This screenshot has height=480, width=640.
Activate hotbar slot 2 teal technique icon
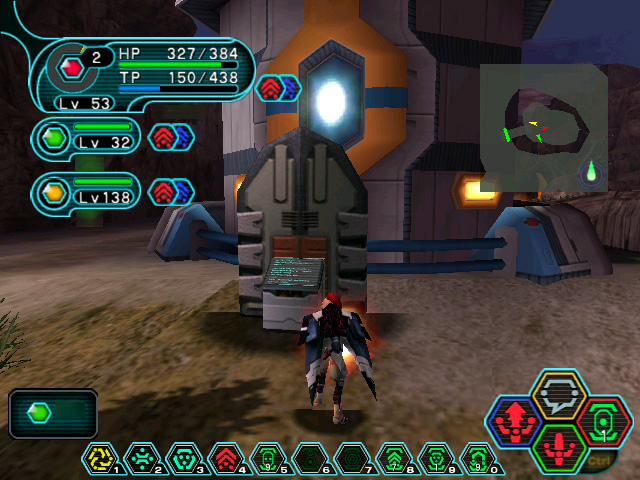point(141,458)
